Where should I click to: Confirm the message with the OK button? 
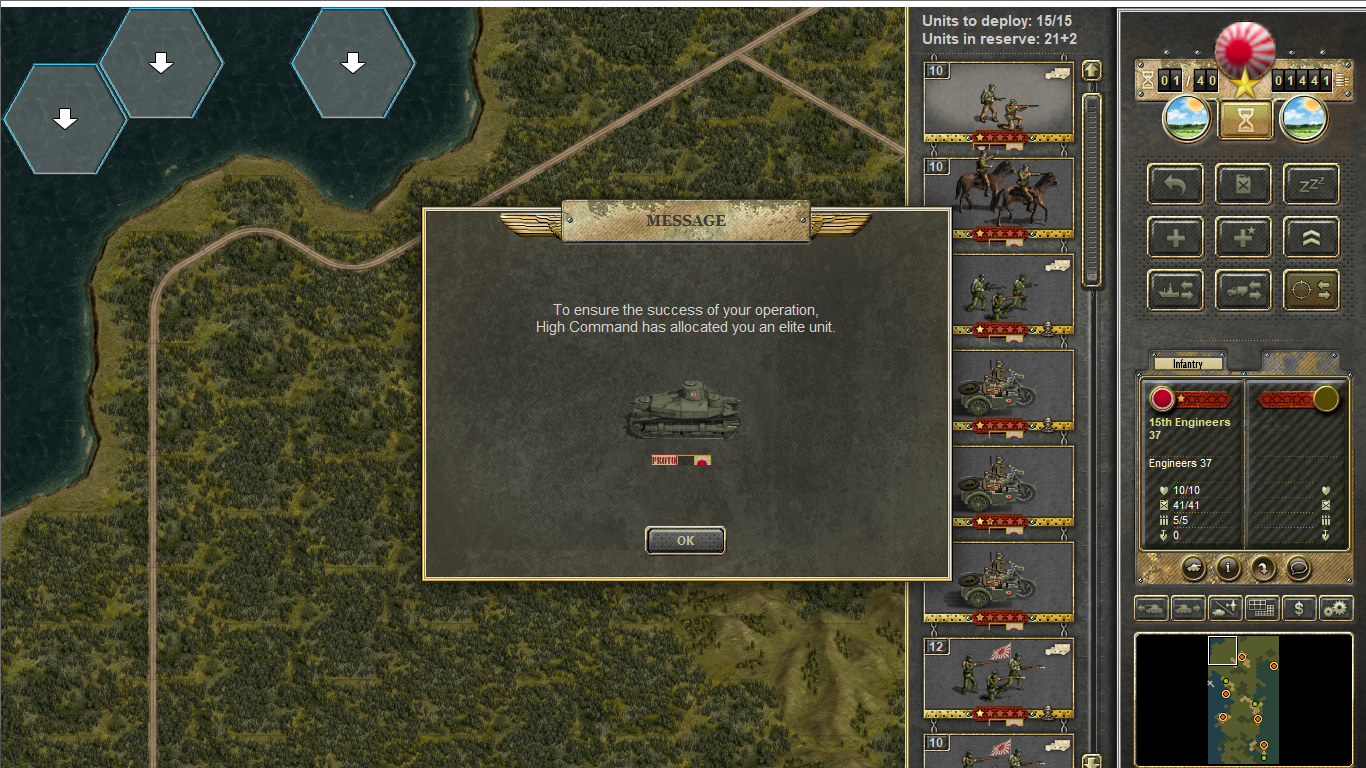click(685, 541)
